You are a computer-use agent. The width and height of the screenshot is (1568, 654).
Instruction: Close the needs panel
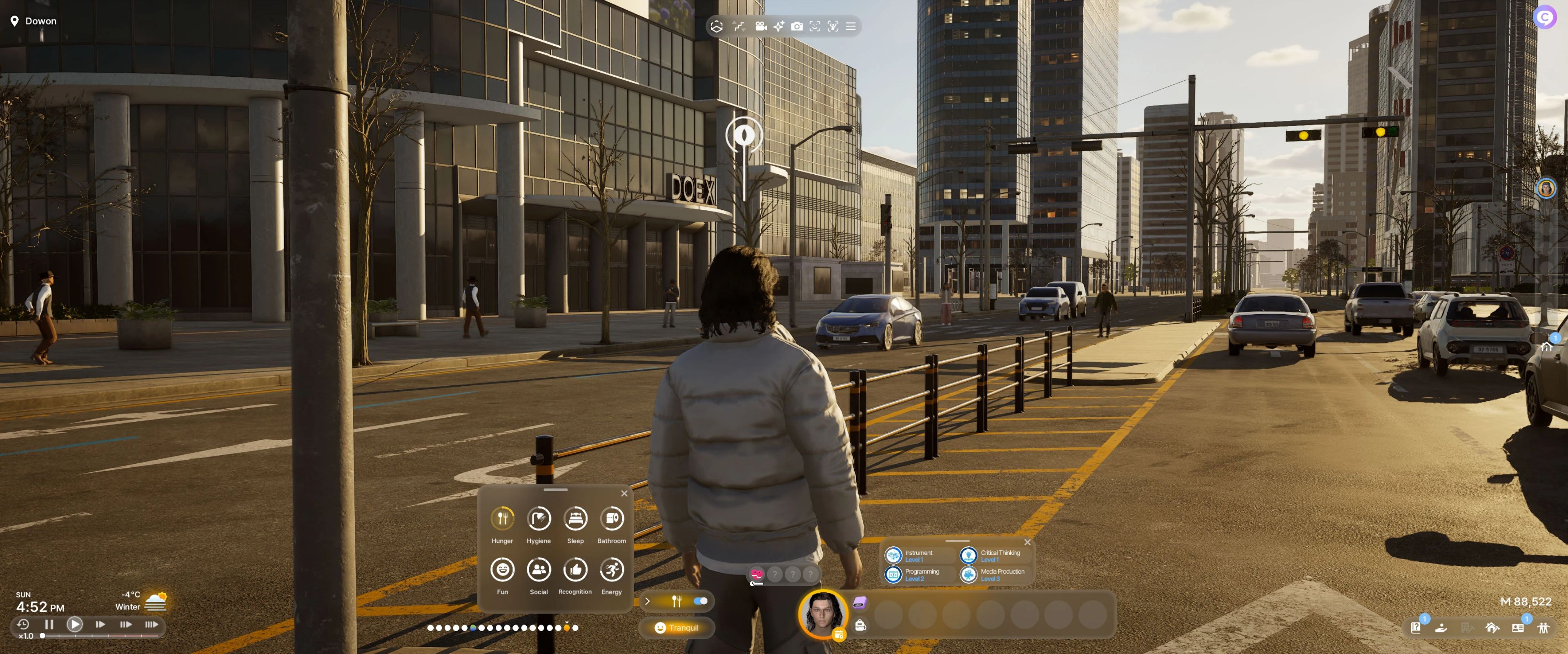coord(624,494)
